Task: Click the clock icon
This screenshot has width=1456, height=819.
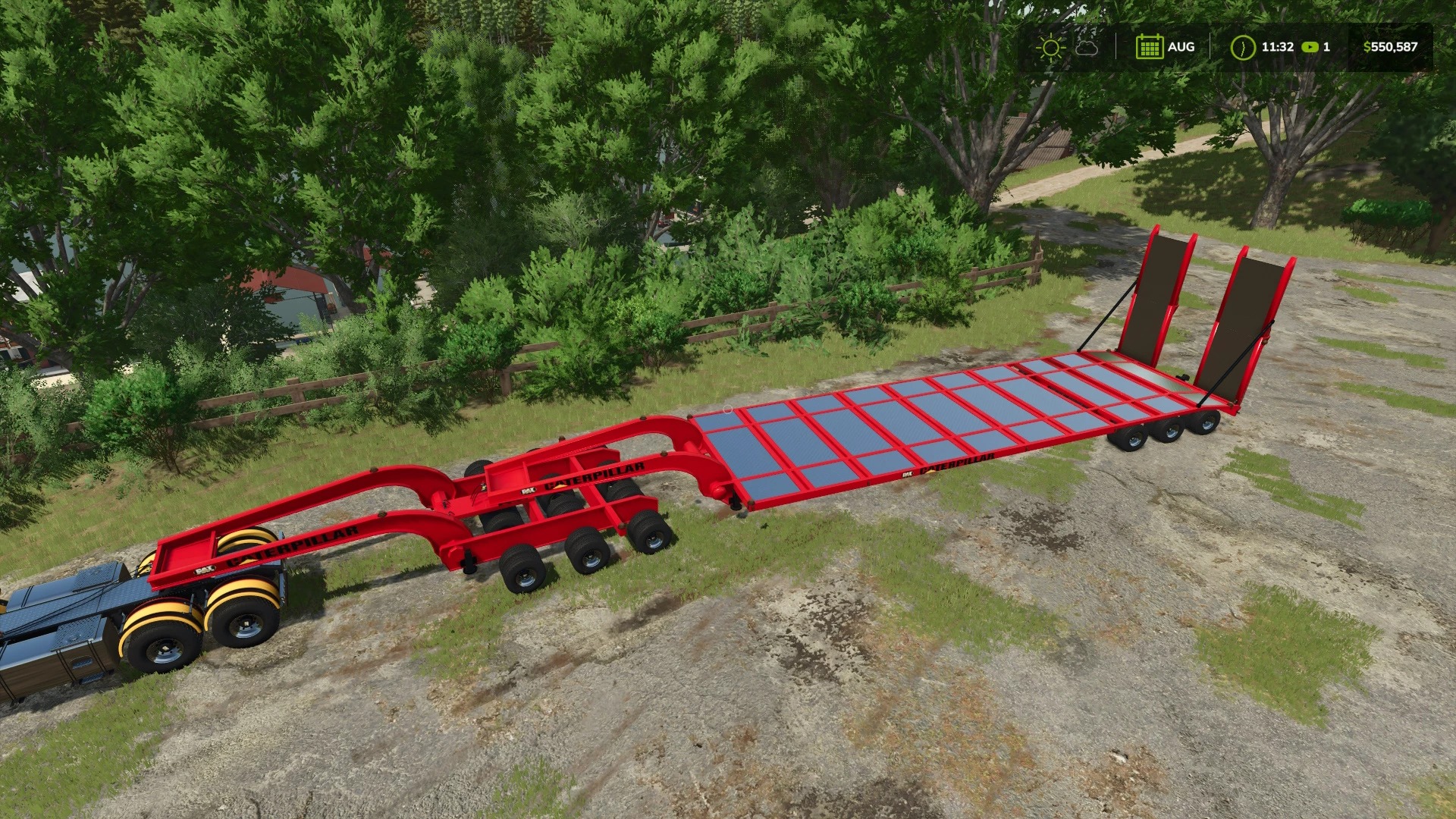Action: point(1242,47)
